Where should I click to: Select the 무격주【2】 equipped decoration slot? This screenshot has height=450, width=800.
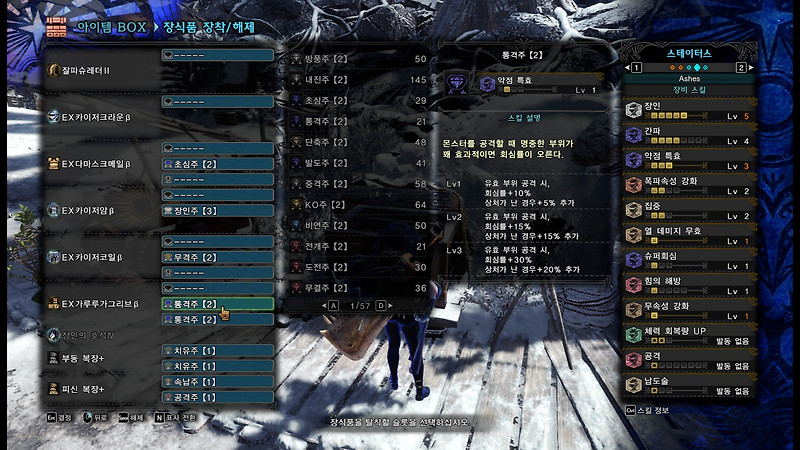(217, 258)
